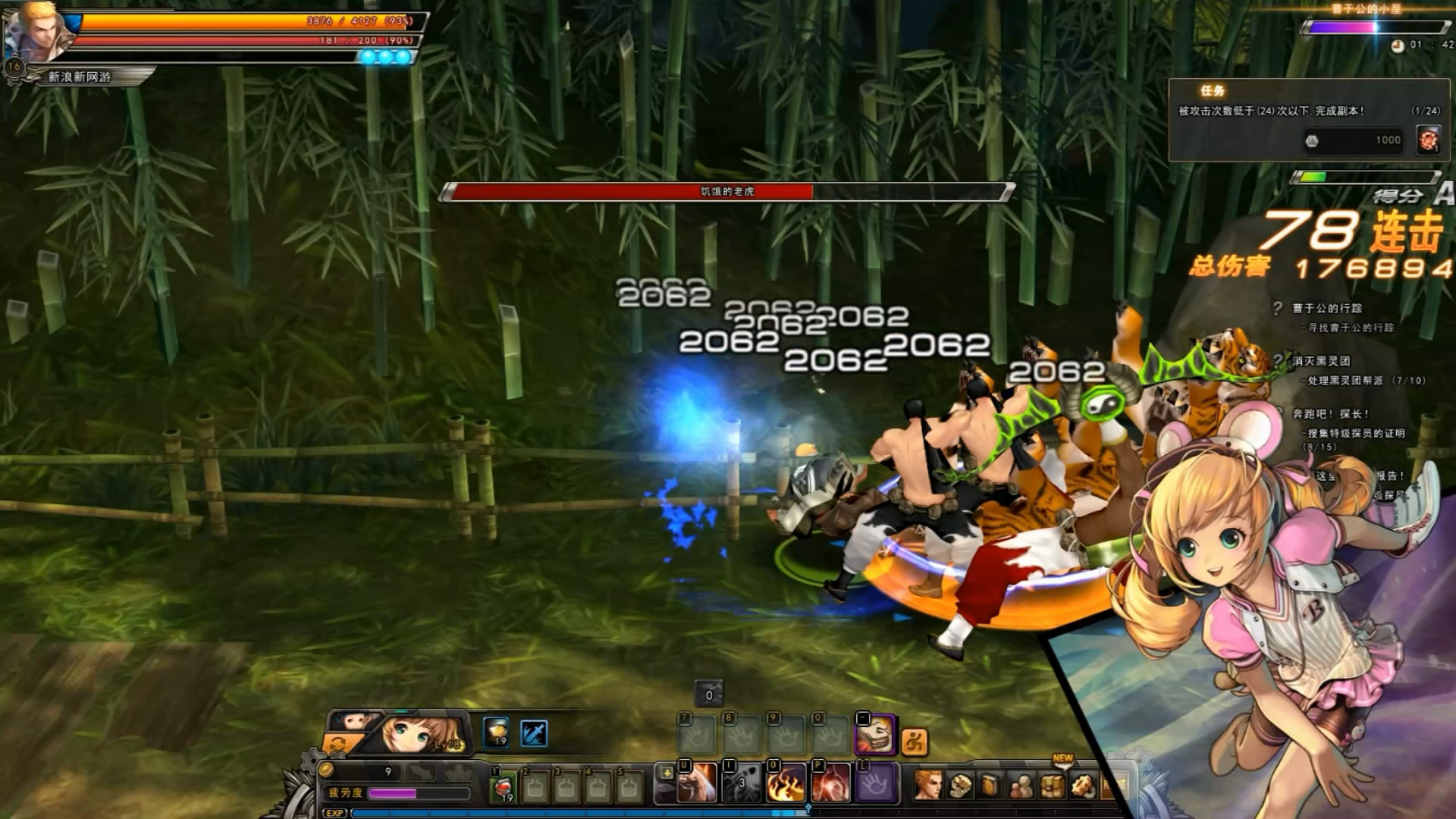Viewport: 1456px width, 819px height.
Task: Open the character info menu icon
Action: (928, 785)
